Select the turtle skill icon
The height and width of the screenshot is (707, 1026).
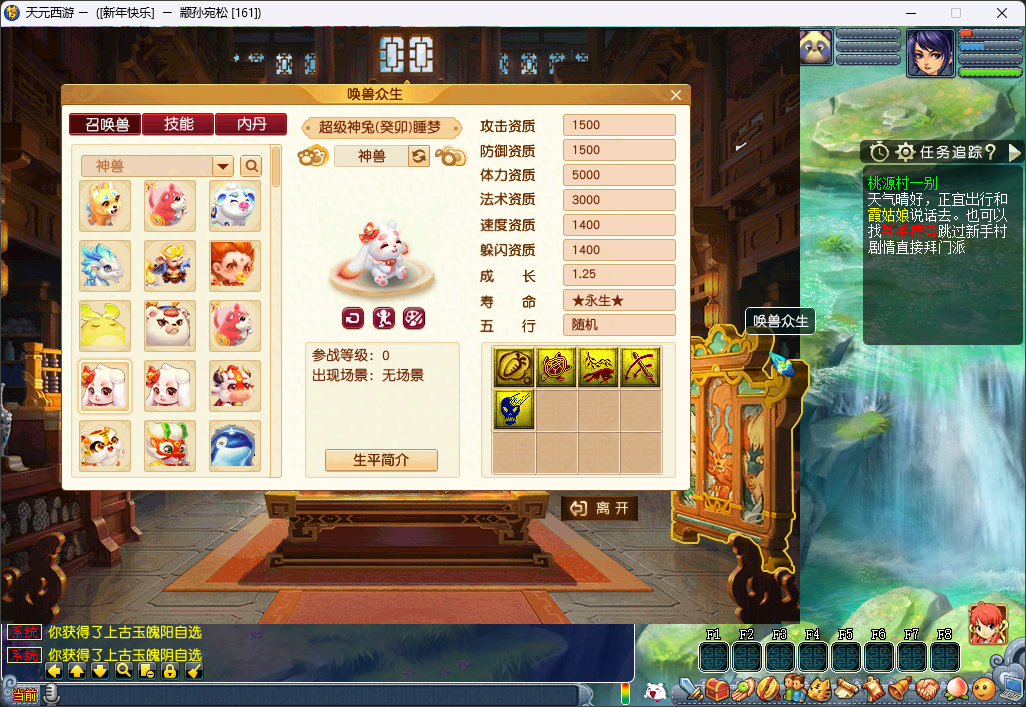556,367
